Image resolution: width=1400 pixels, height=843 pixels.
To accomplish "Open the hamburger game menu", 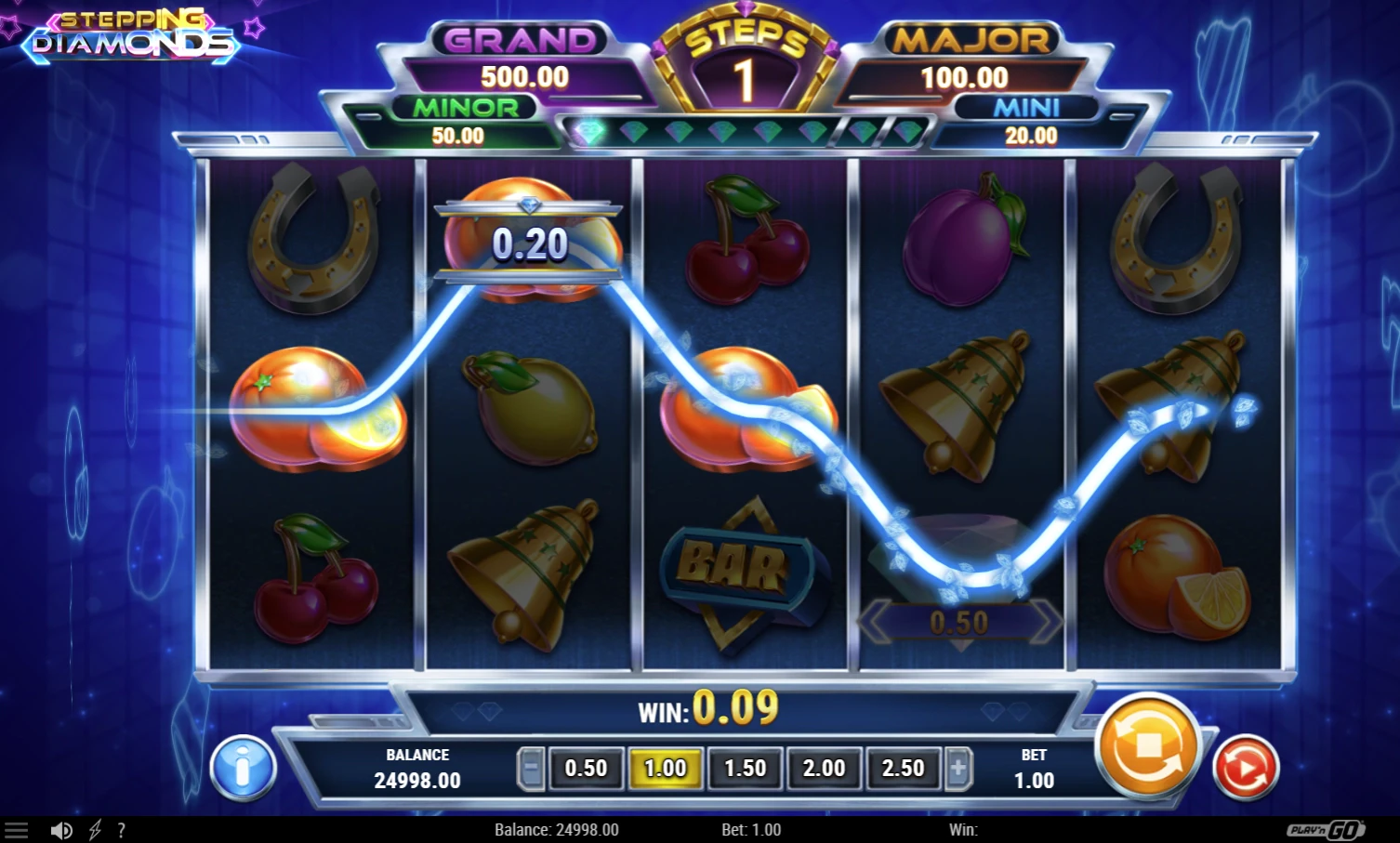I will coord(19,828).
